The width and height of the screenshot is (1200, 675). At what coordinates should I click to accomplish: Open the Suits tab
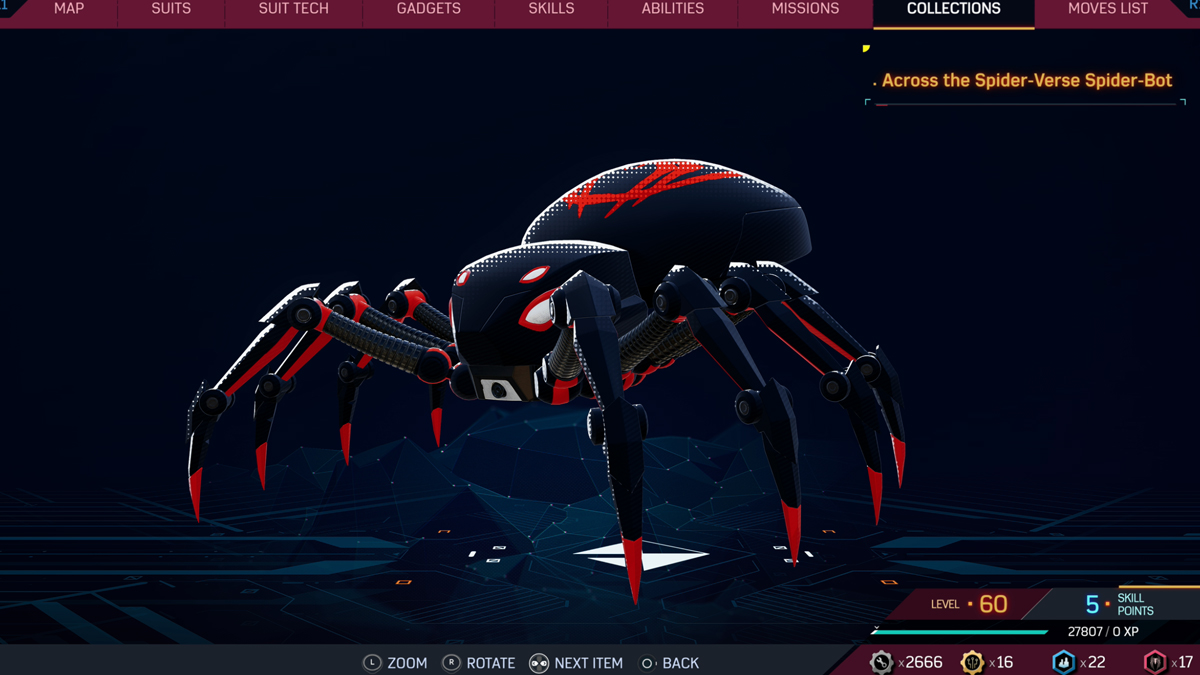tap(171, 9)
